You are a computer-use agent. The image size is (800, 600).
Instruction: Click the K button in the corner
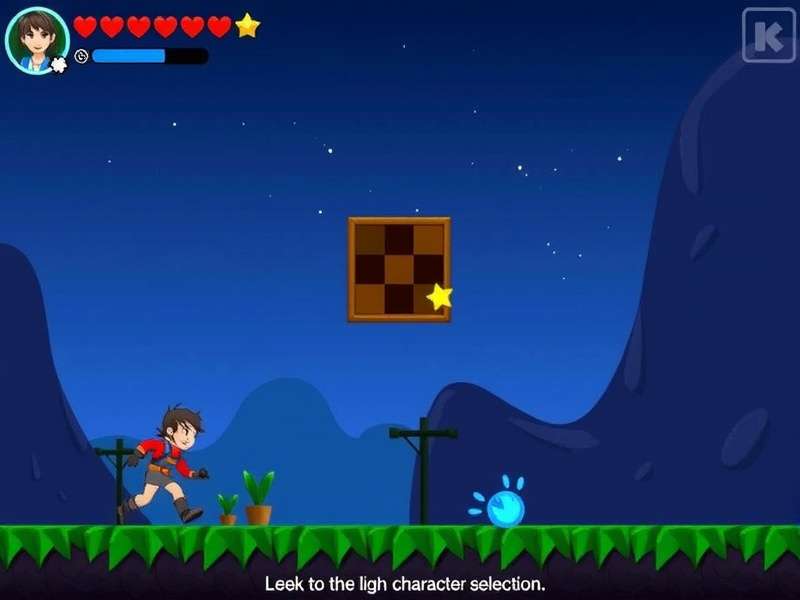(x=768, y=35)
